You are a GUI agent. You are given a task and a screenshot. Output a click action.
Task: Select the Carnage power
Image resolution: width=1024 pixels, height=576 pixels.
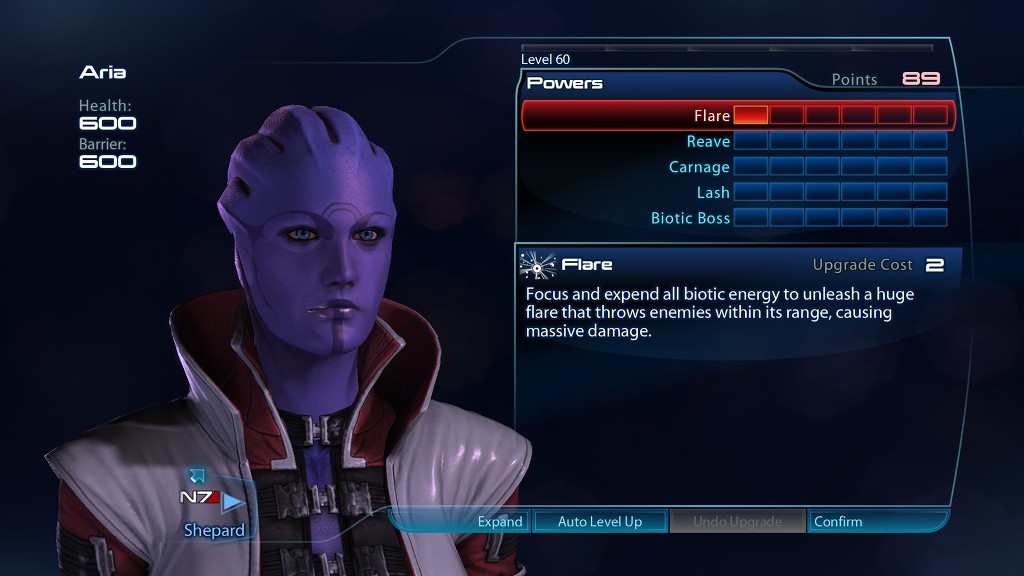pyautogui.click(x=699, y=167)
